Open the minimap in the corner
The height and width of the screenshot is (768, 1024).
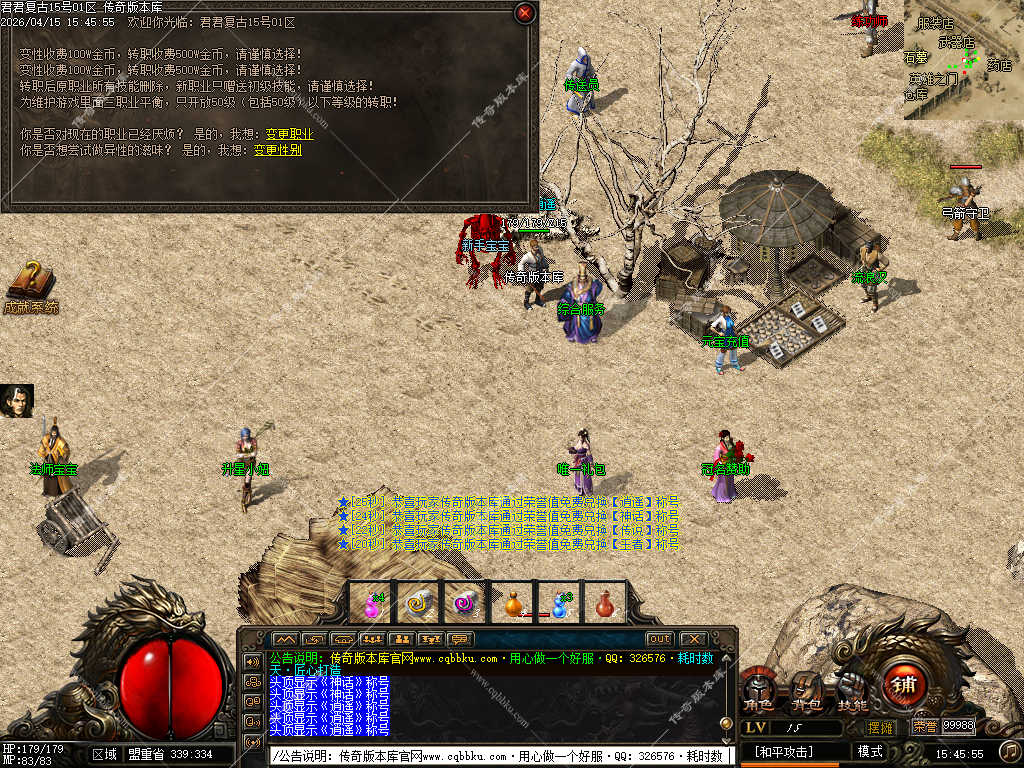pyautogui.click(x=963, y=59)
